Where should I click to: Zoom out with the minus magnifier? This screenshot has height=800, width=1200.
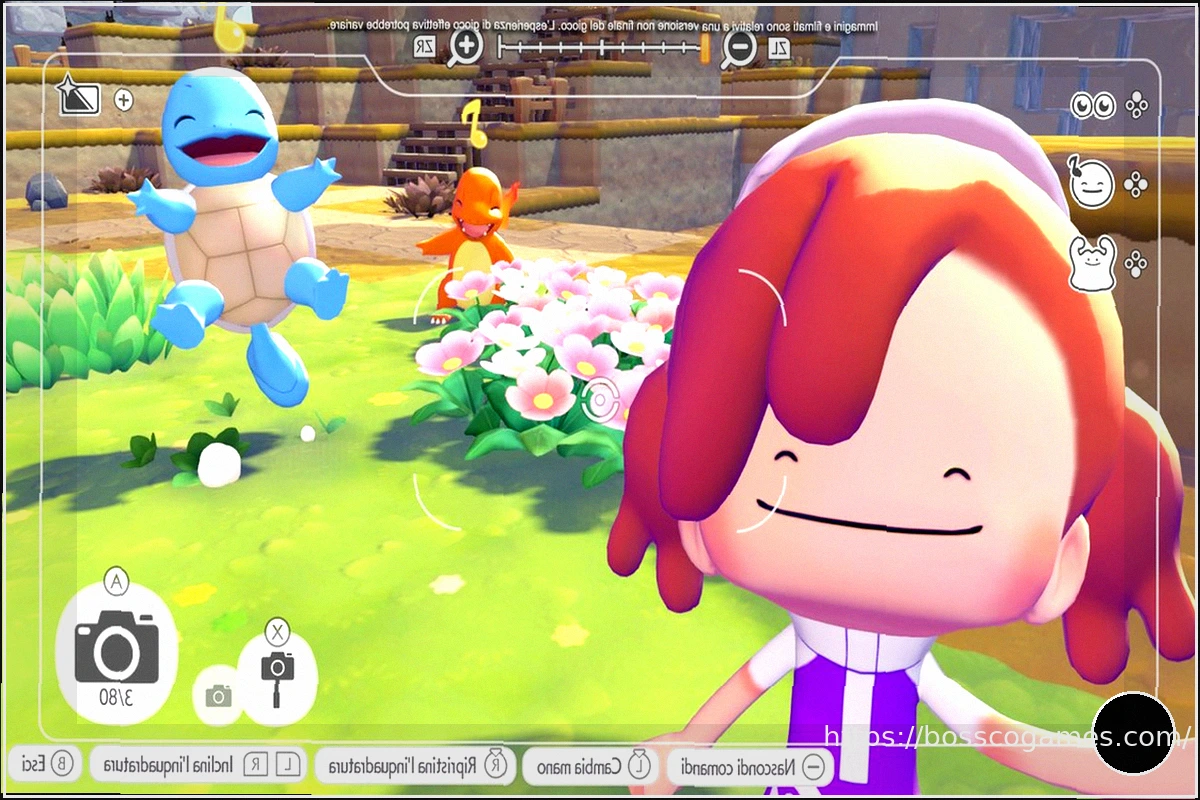click(x=739, y=46)
